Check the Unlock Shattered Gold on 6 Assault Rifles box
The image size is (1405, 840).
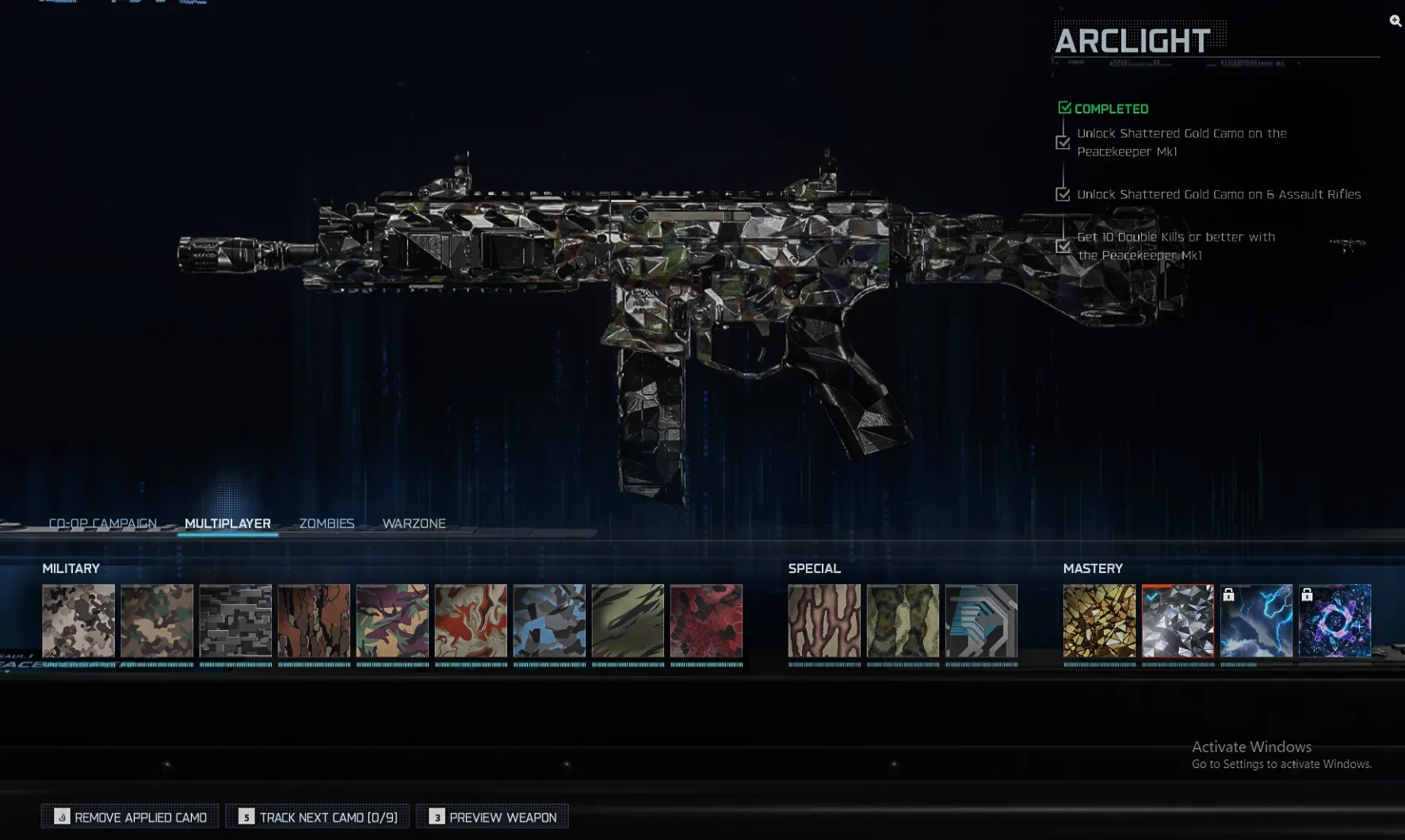[x=1063, y=193]
